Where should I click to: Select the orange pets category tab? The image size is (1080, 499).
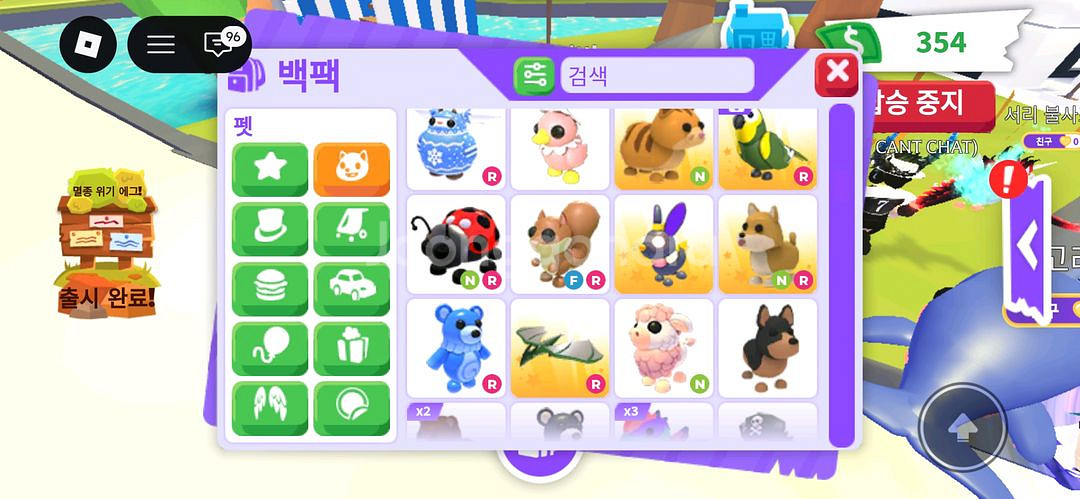(x=352, y=169)
